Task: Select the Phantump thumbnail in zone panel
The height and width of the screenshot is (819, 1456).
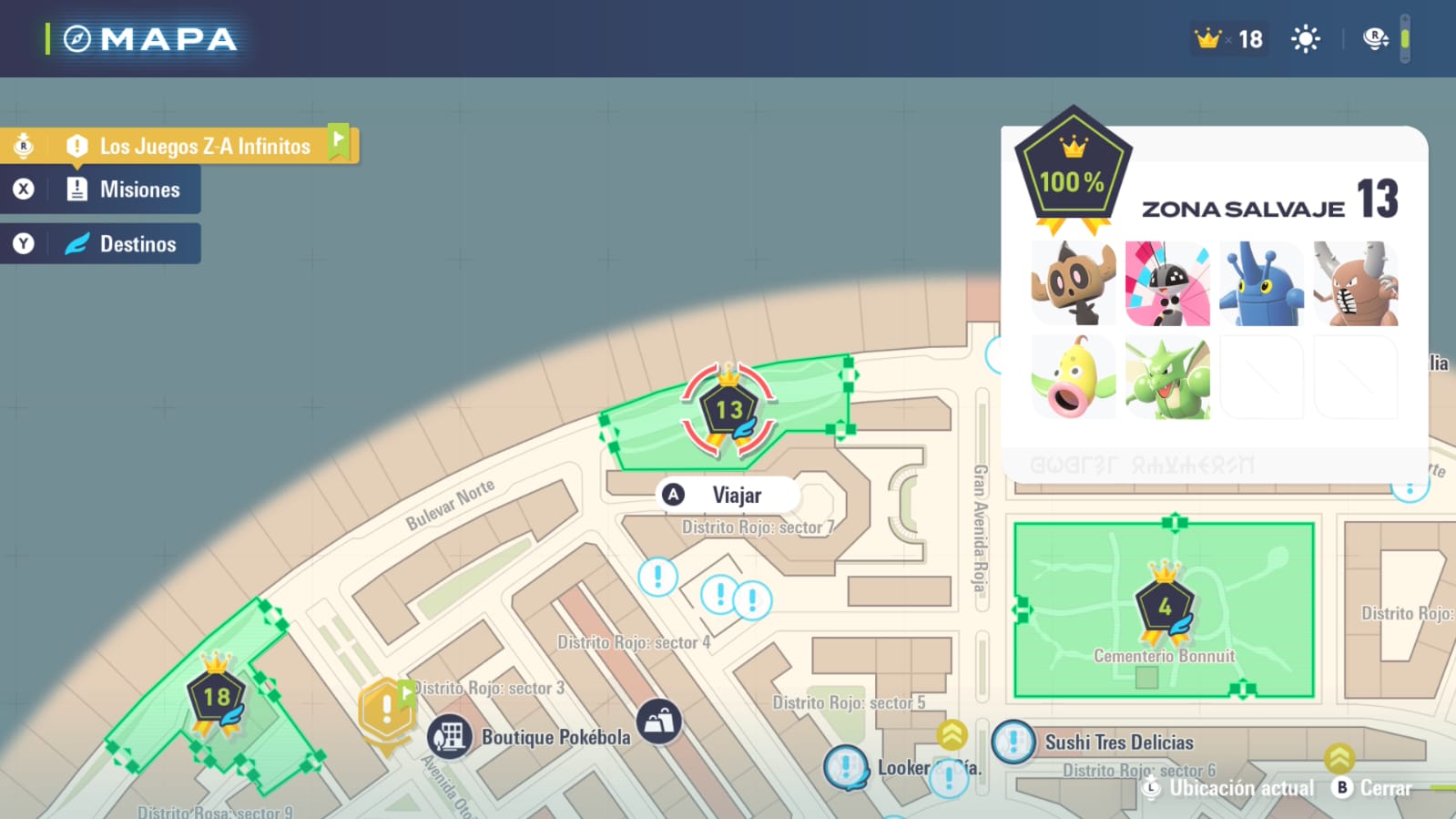Action: (1073, 283)
